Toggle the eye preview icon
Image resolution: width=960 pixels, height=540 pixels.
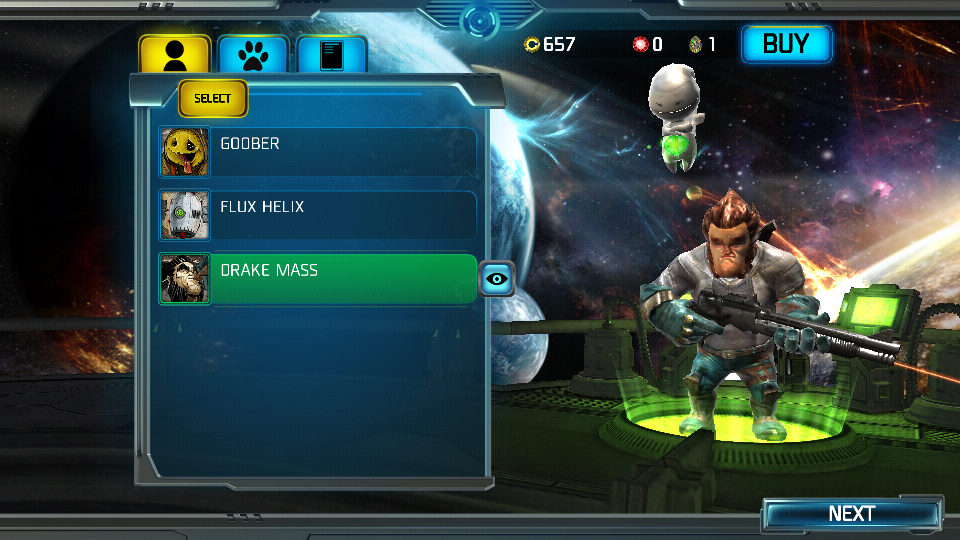pyautogui.click(x=497, y=279)
